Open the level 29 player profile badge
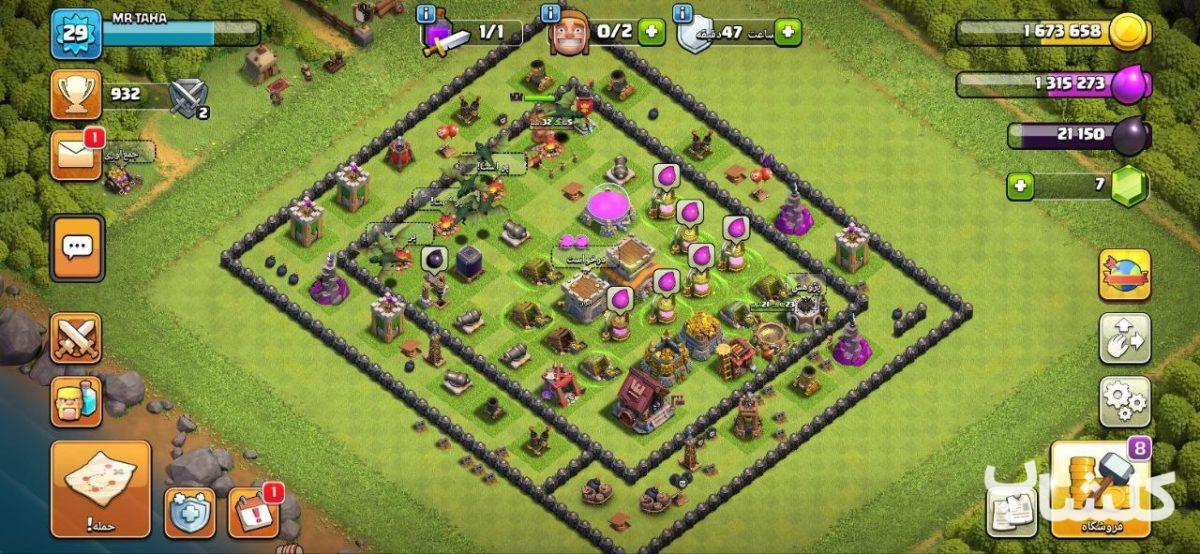Viewport: 1200px width, 554px height. [76, 34]
